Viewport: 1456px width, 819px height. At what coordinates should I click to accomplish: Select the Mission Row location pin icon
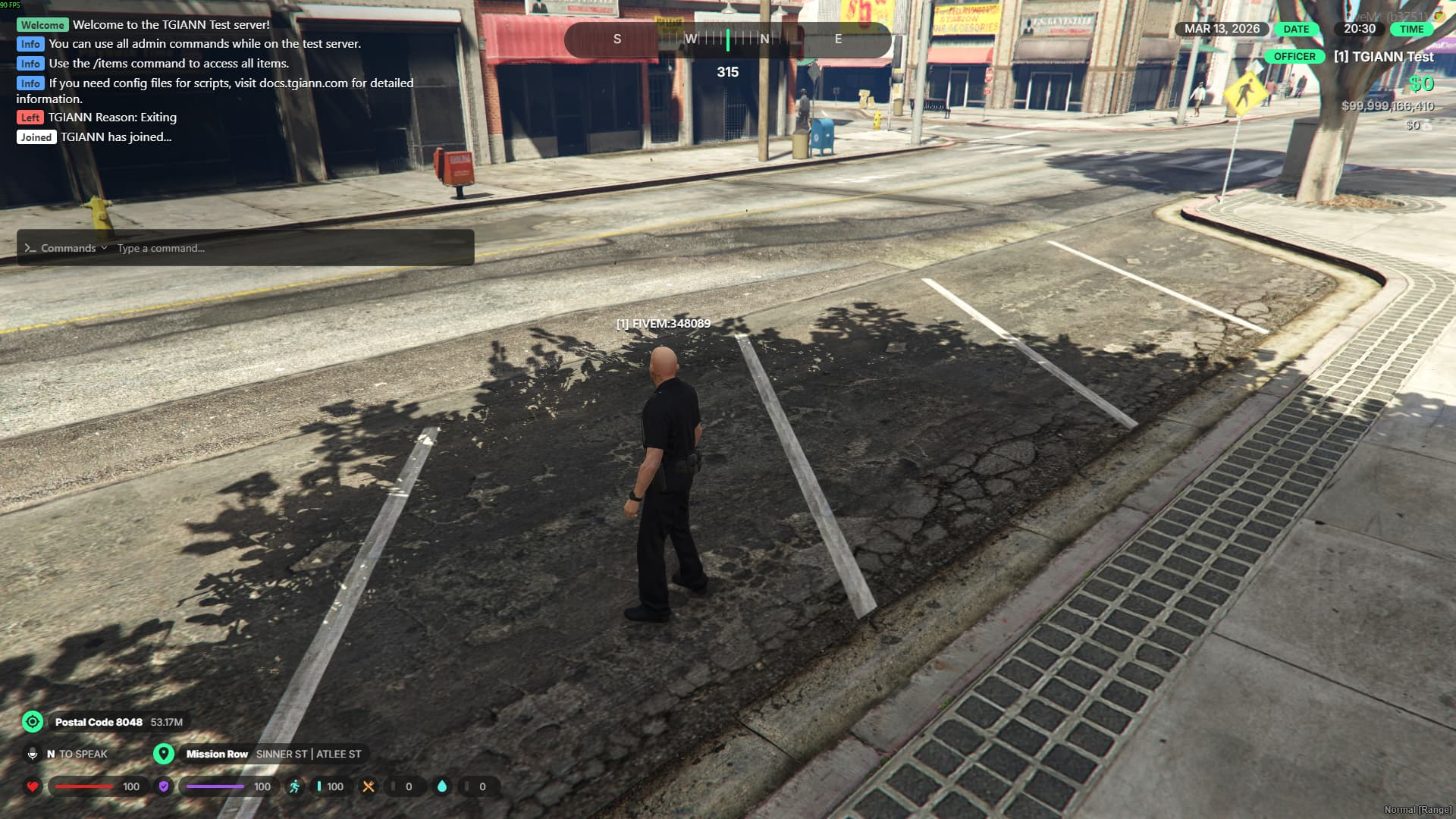point(164,754)
